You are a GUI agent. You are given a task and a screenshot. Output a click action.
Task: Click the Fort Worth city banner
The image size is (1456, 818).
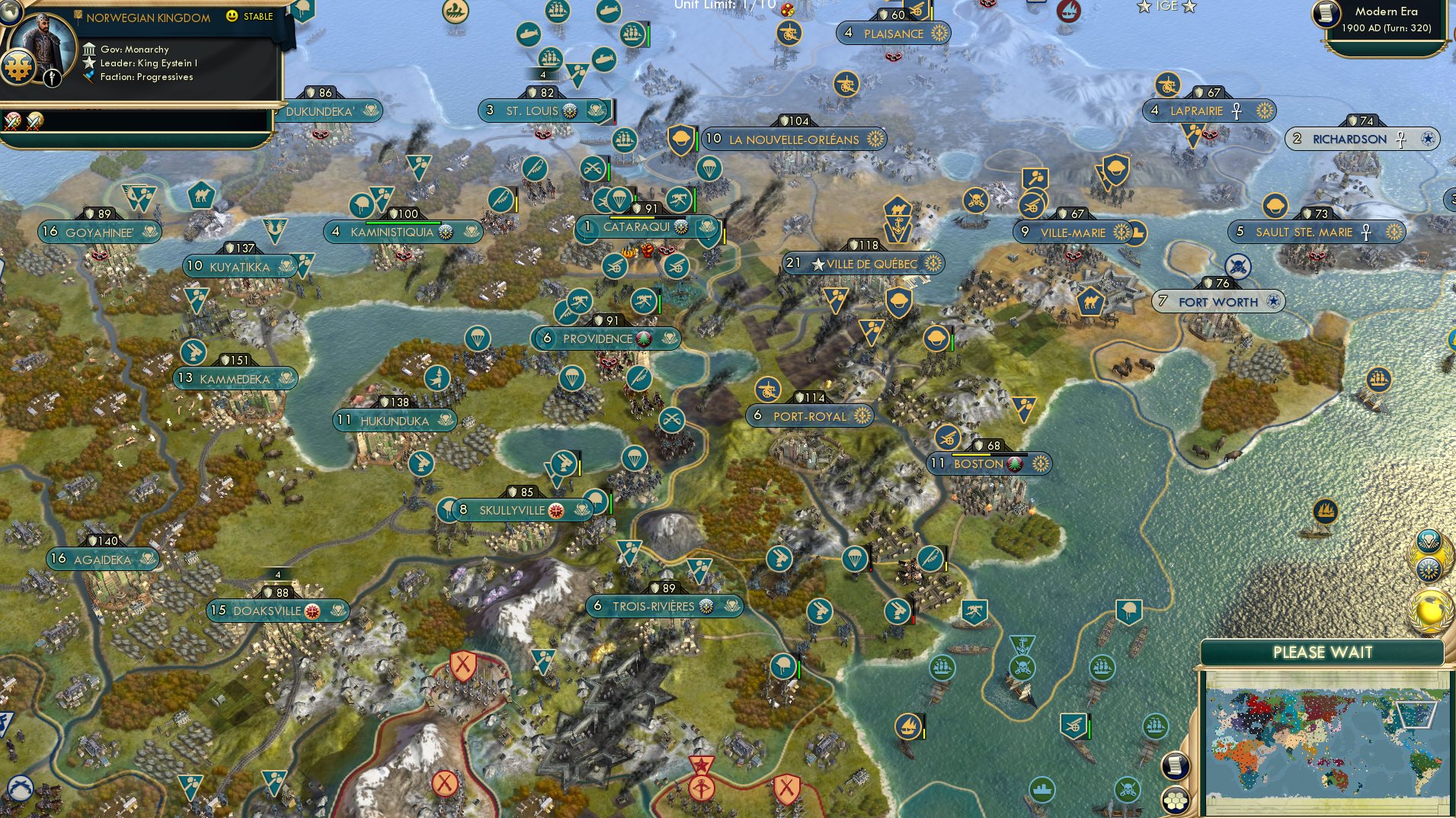click(1217, 302)
